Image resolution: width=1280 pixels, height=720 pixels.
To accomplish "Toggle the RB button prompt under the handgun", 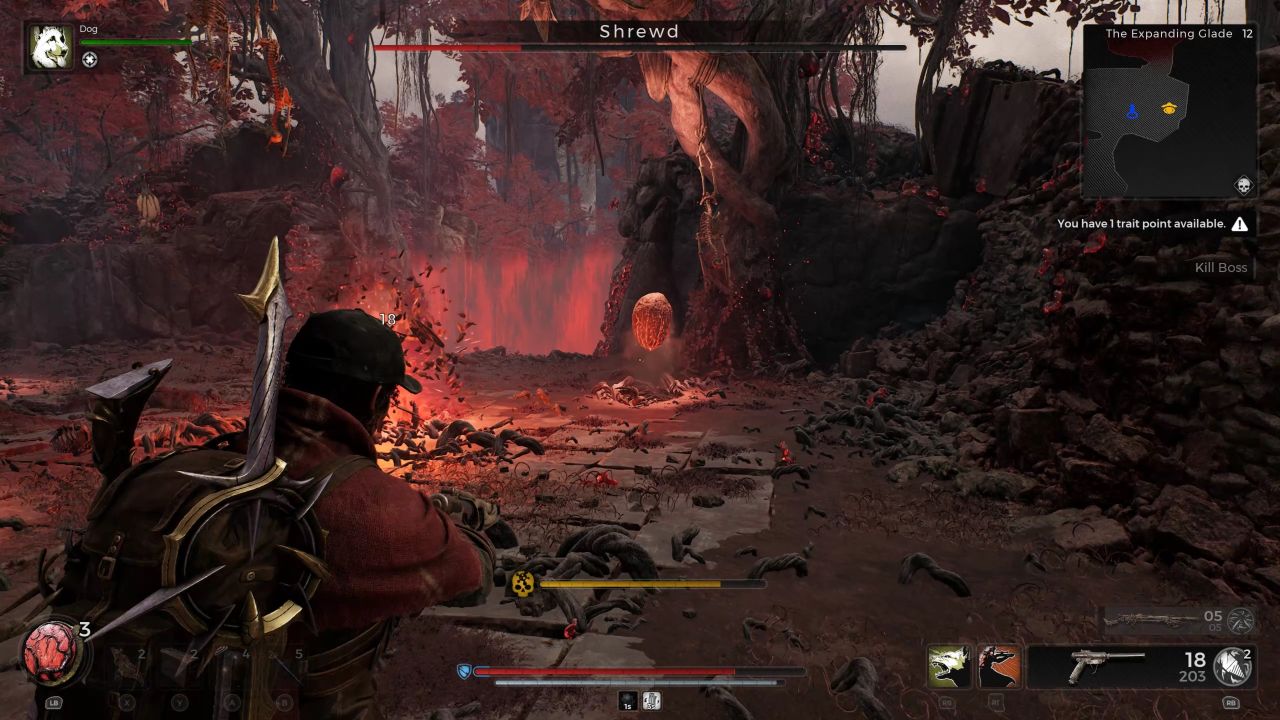I will tap(1229, 703).
